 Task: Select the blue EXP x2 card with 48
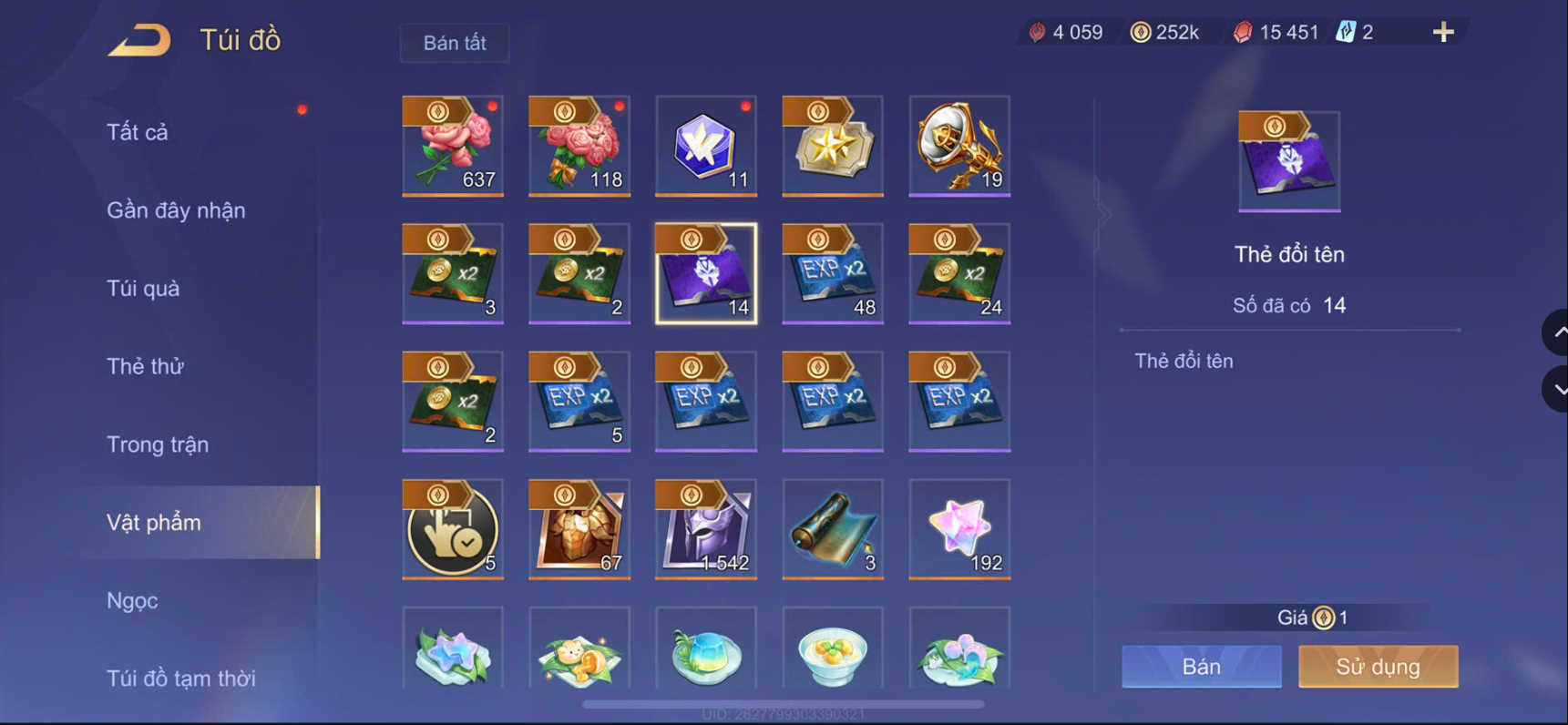tap(832, 273)
